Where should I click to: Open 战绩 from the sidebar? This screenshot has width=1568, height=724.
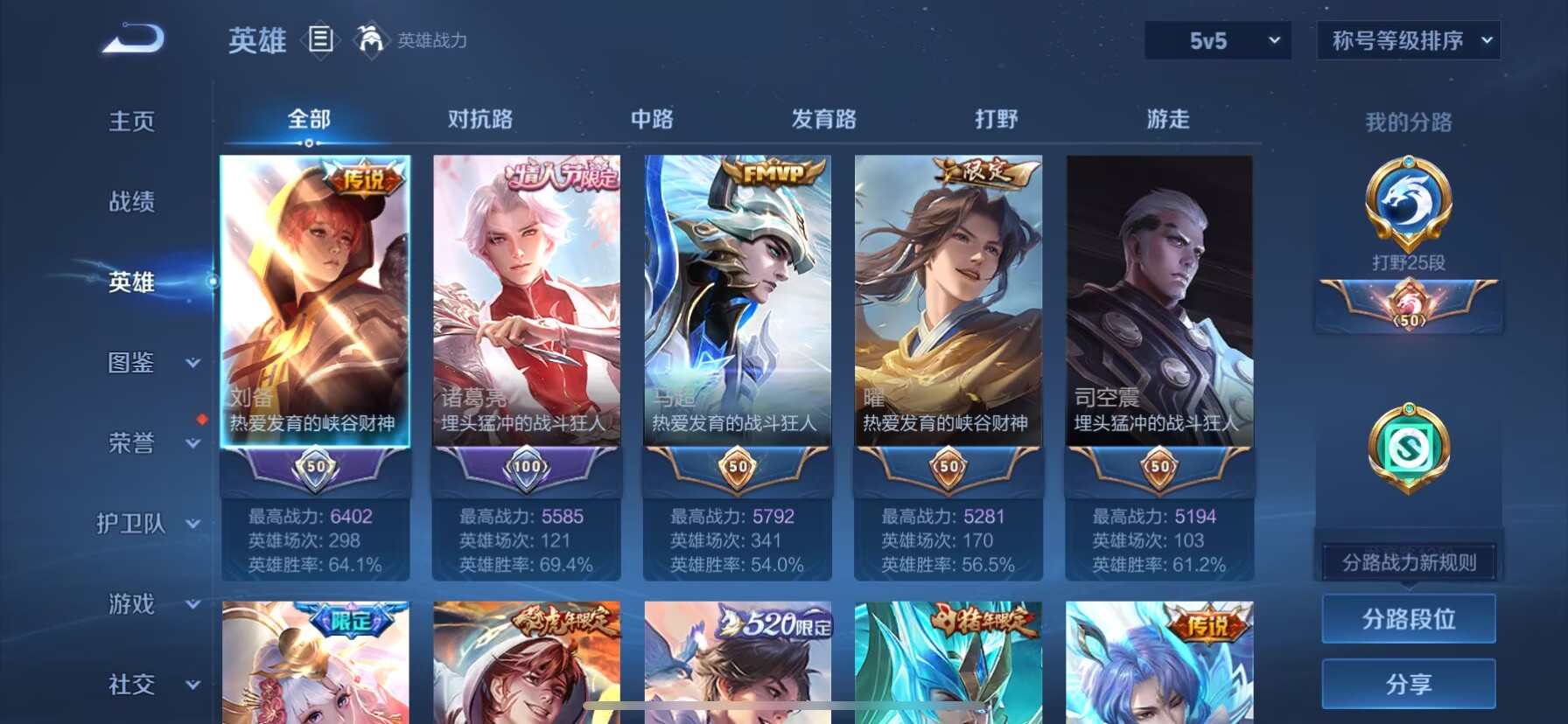133,202
